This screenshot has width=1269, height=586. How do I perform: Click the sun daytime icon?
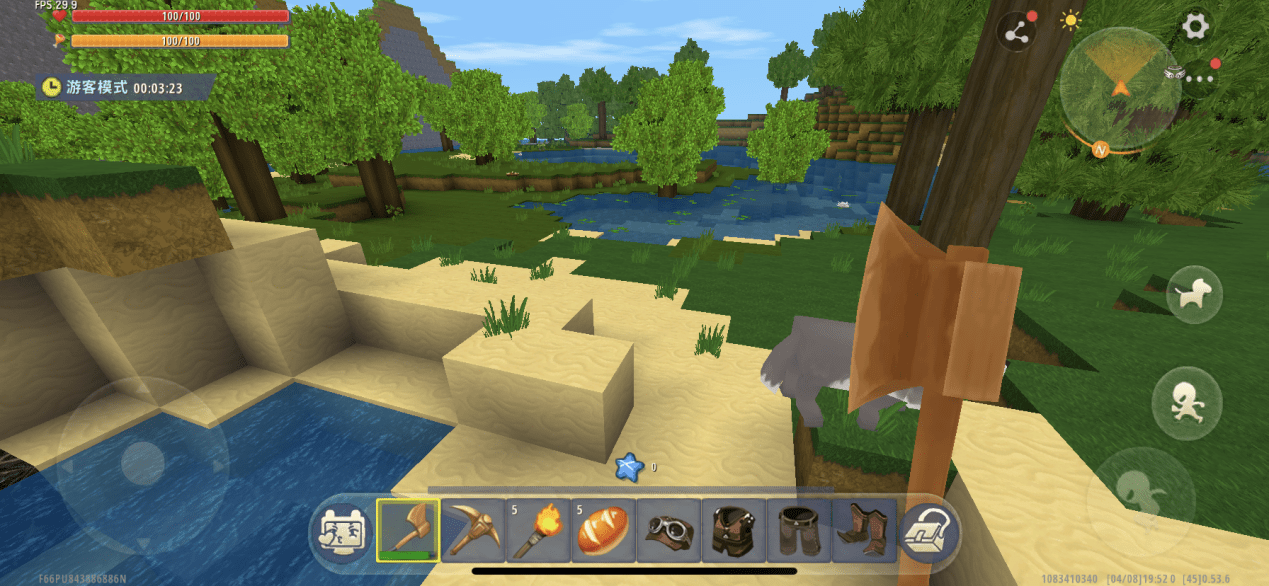pos(1071,20)
